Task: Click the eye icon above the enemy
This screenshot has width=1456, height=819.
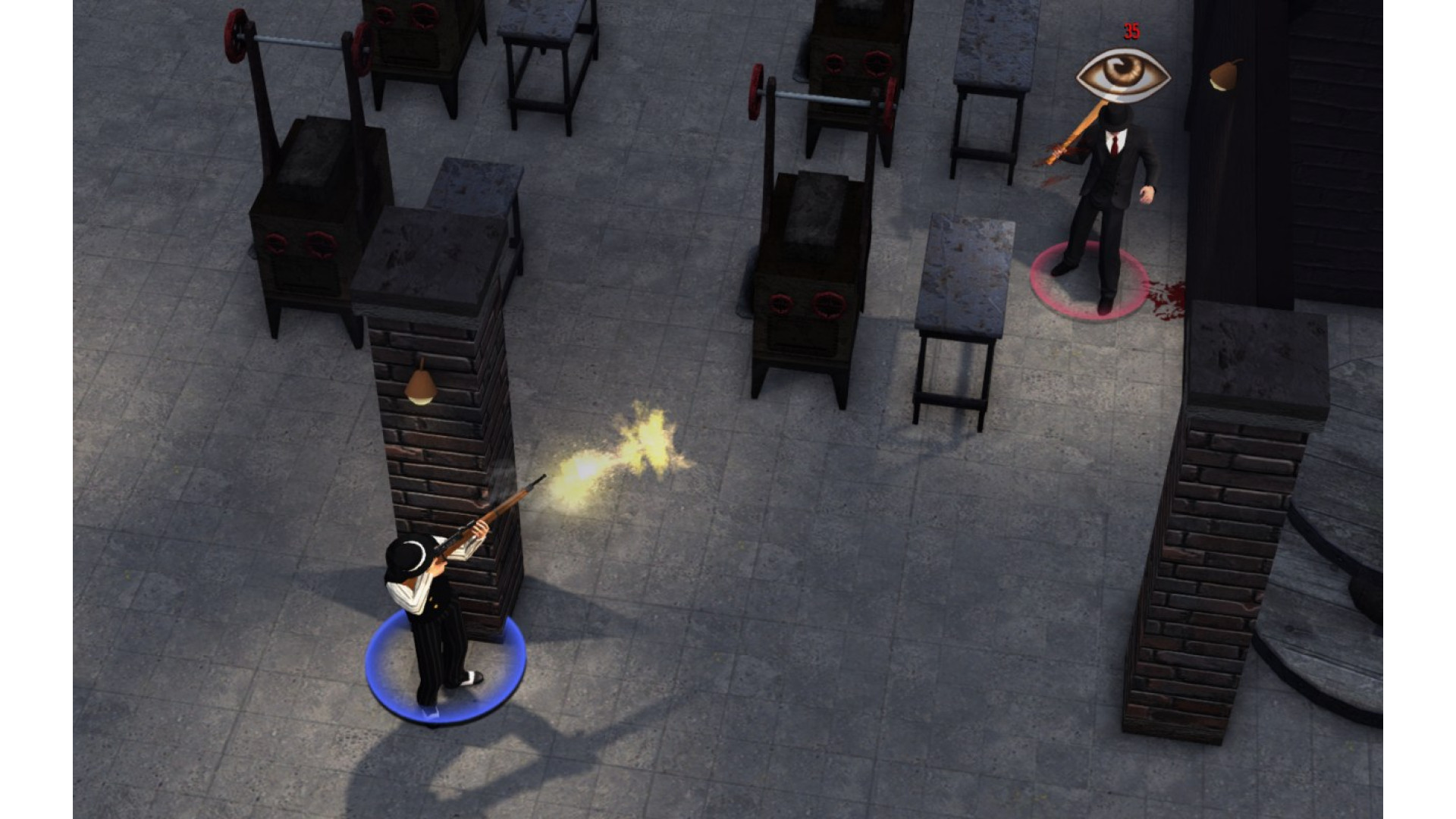Action: [1123, 76]
